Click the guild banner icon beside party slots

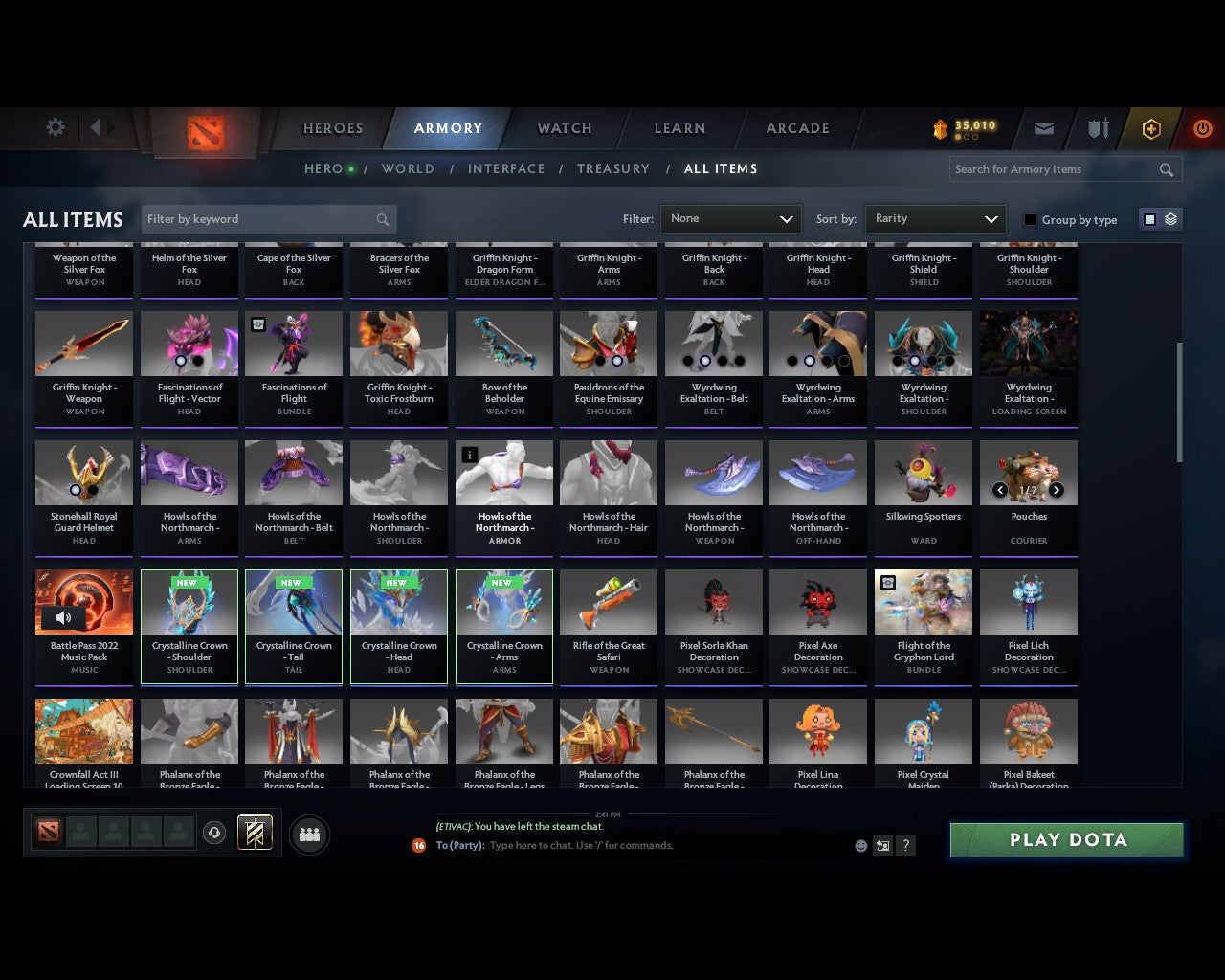point(255,833)
